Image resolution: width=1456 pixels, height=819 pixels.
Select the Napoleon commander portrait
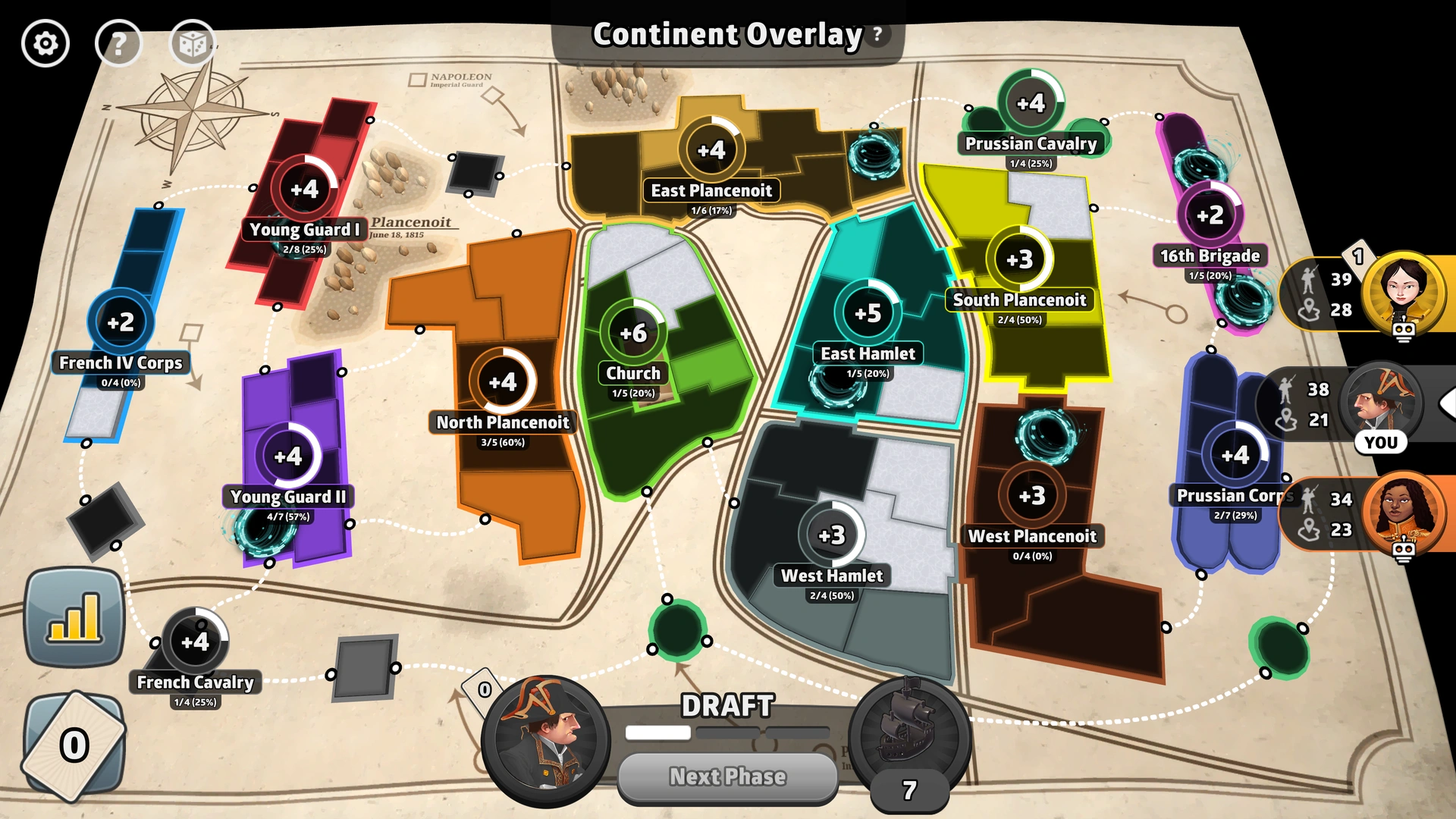pyautogui.click(x=546, y=739)
